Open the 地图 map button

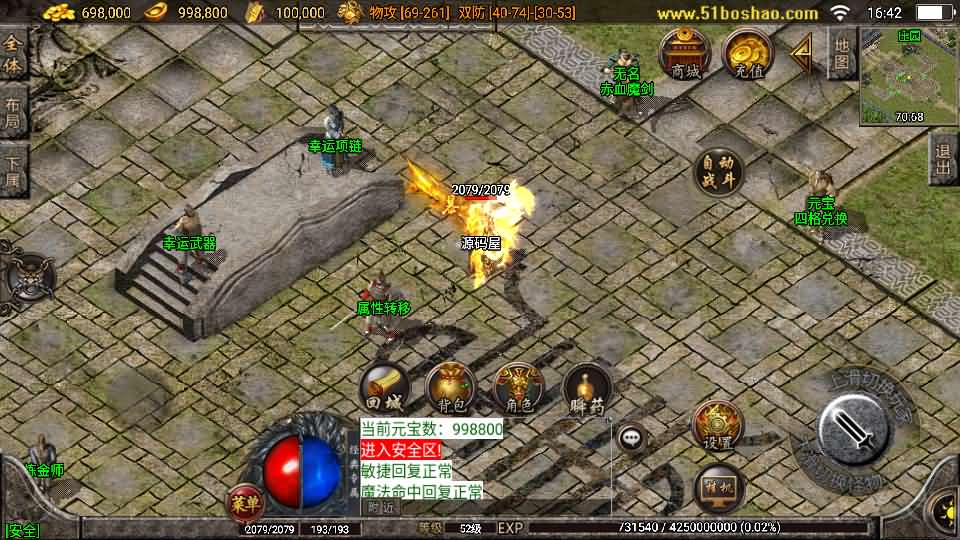tap(842, 54)
